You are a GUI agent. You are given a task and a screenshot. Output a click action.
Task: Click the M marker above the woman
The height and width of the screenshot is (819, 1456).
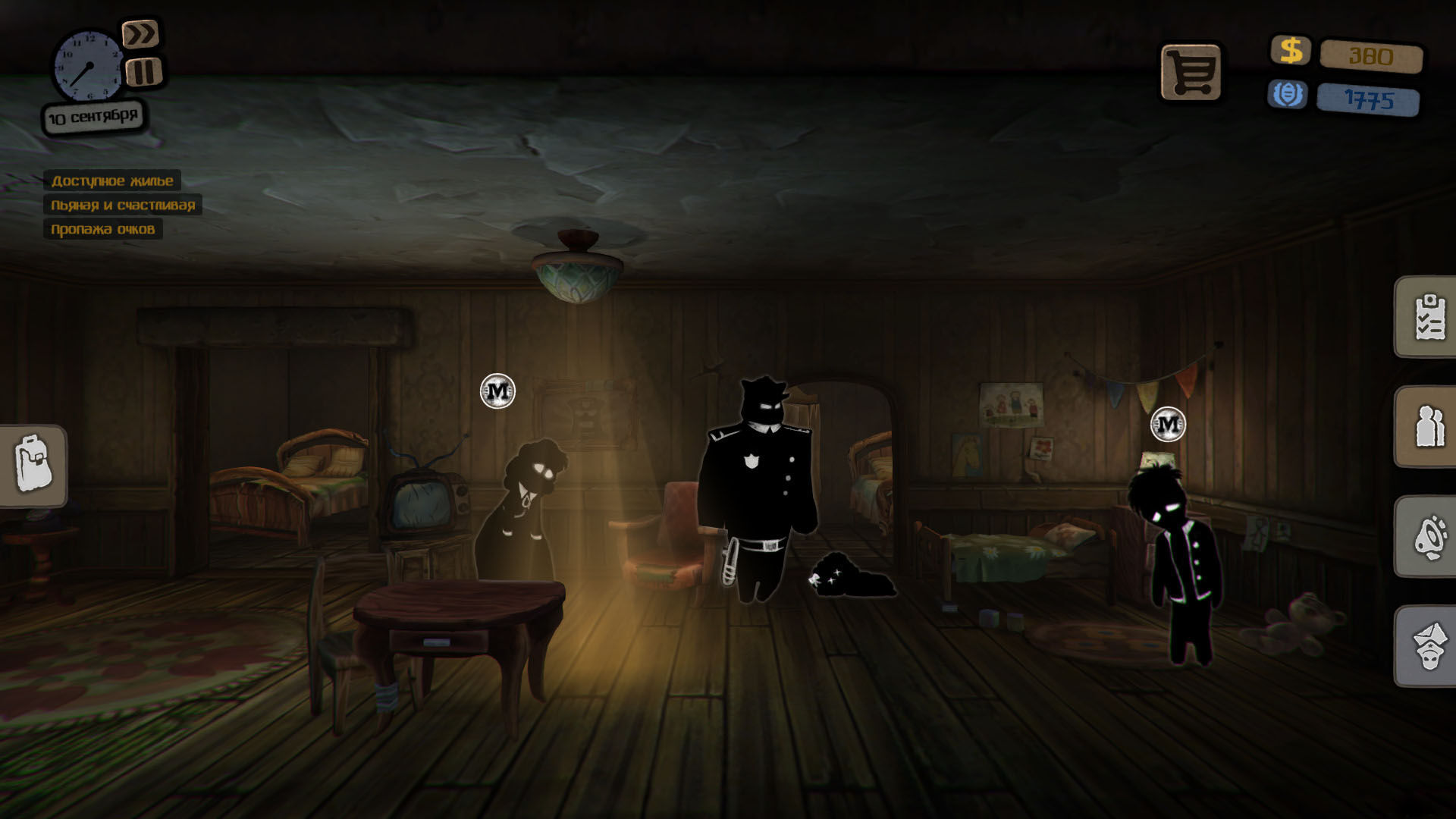pos(498,391)
